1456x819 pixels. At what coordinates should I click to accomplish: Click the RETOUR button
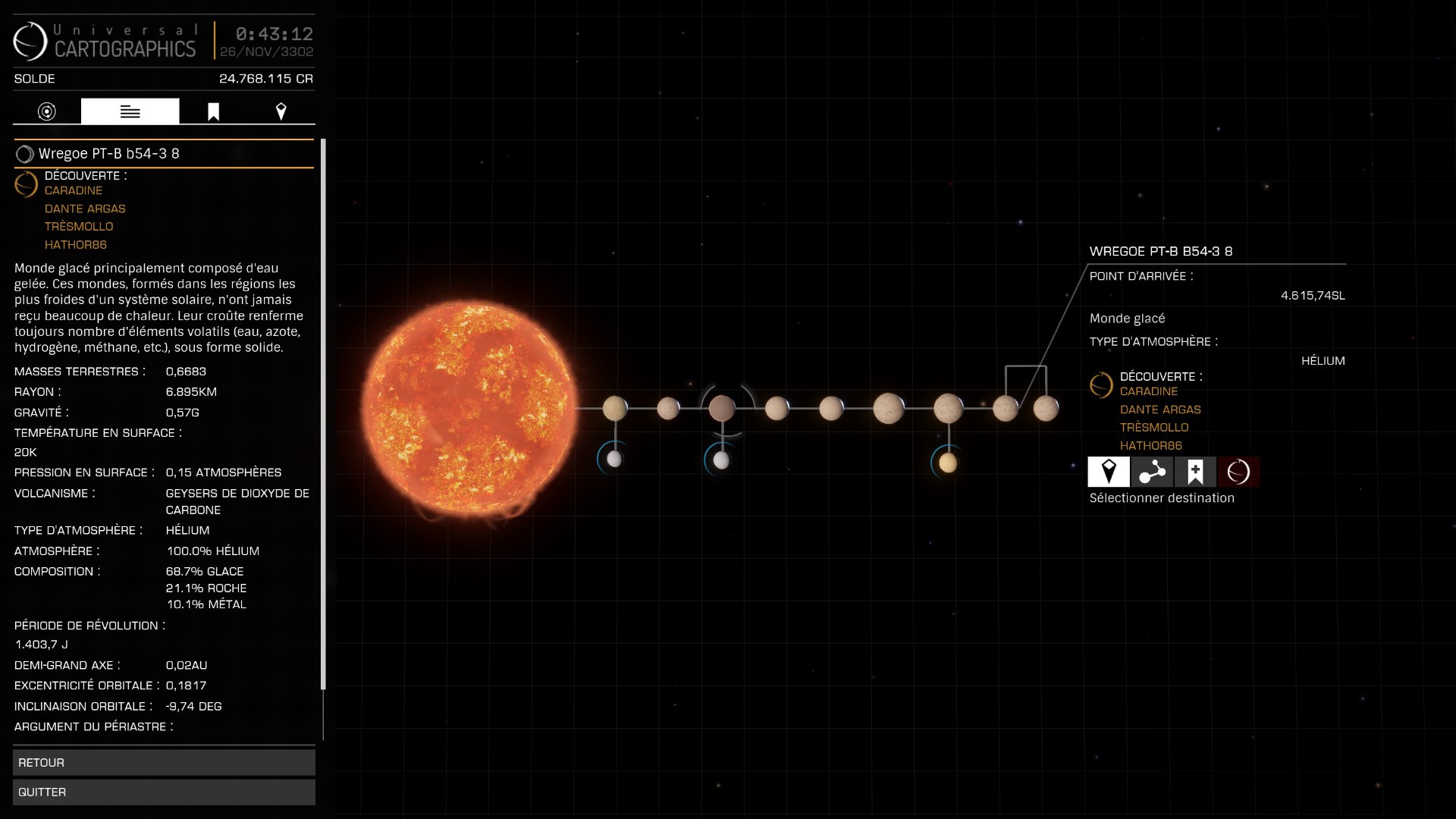164,762
